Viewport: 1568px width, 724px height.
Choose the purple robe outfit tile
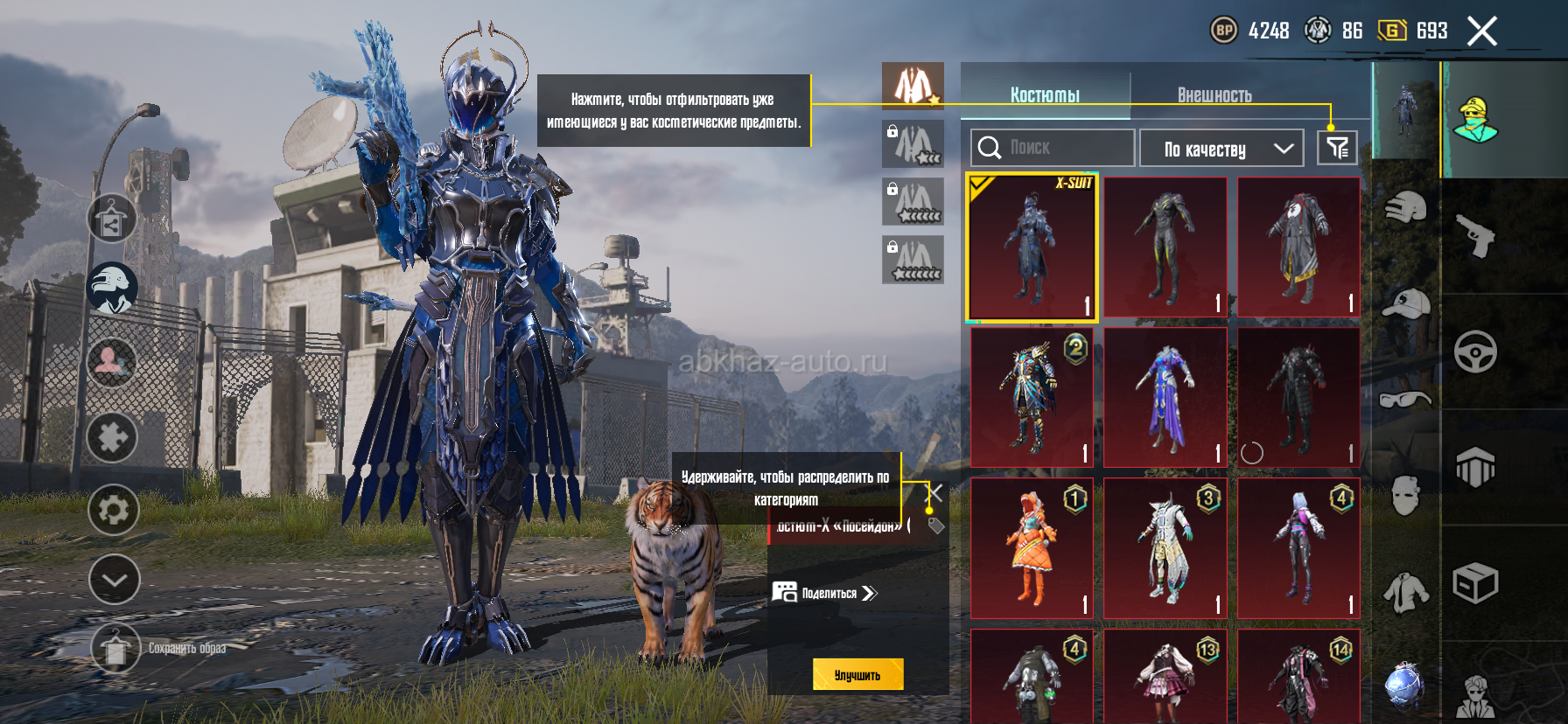[x=1165, y=397]
